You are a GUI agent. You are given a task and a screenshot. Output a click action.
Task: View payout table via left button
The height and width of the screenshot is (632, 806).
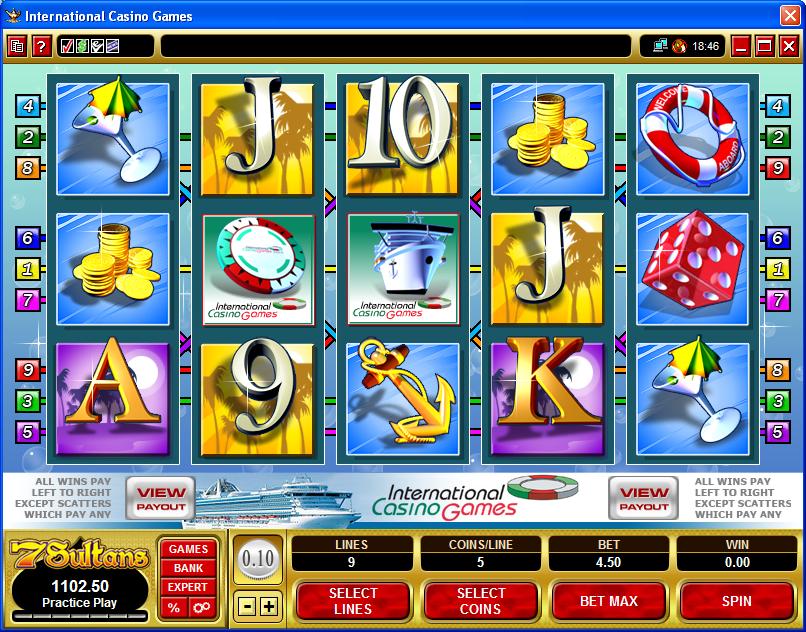click(160, 498)
